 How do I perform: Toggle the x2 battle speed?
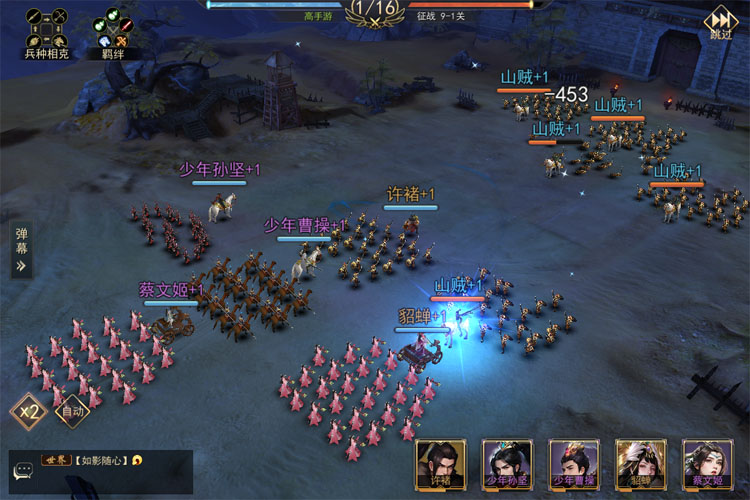click(28, 410)
